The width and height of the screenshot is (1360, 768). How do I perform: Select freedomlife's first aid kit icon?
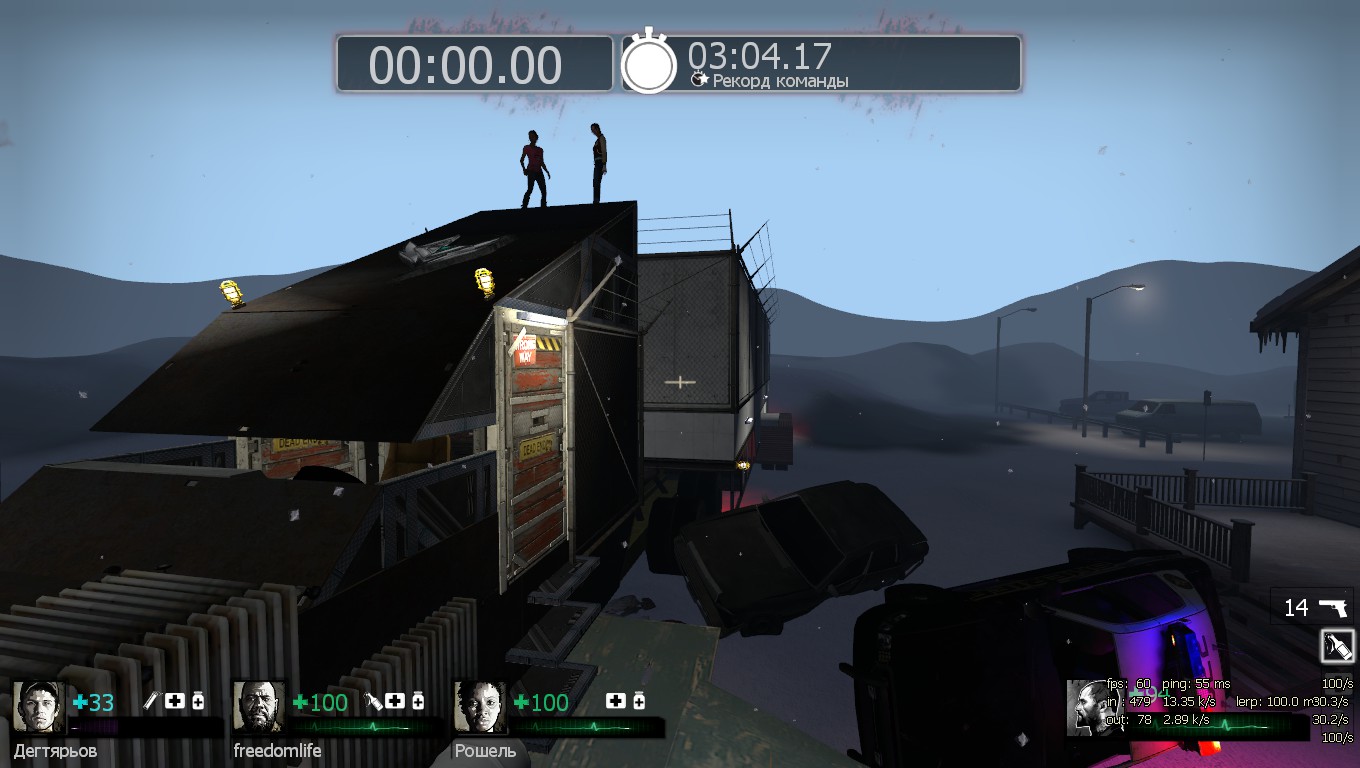point(395,702)
